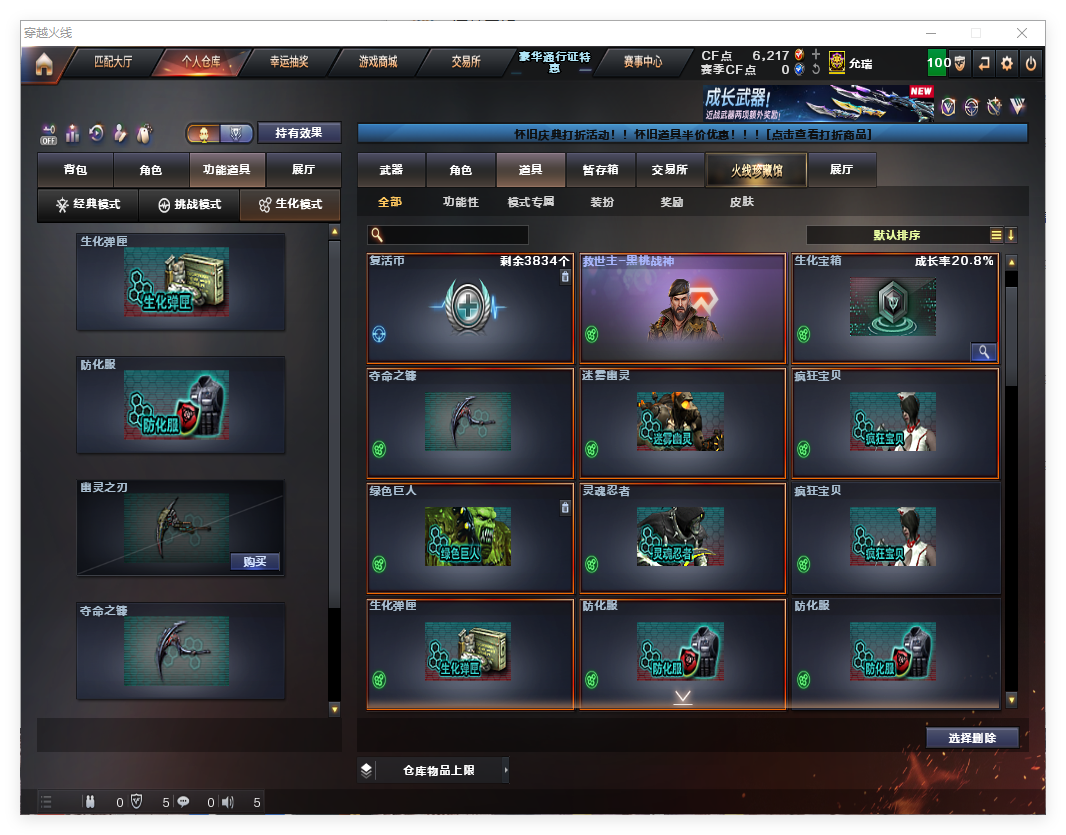Open the 游戏商城 game shop

377,62
